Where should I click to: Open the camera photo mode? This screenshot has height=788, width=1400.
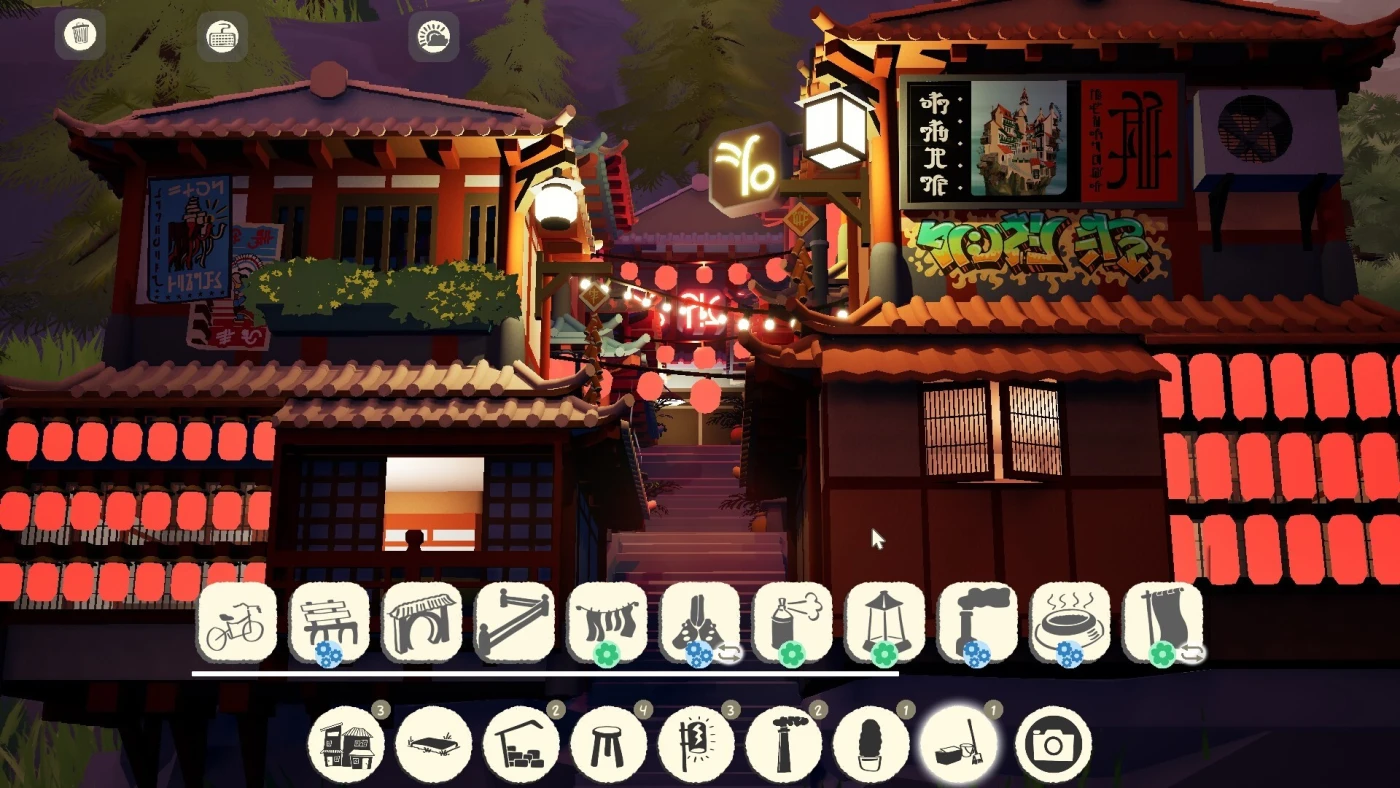1054,745
